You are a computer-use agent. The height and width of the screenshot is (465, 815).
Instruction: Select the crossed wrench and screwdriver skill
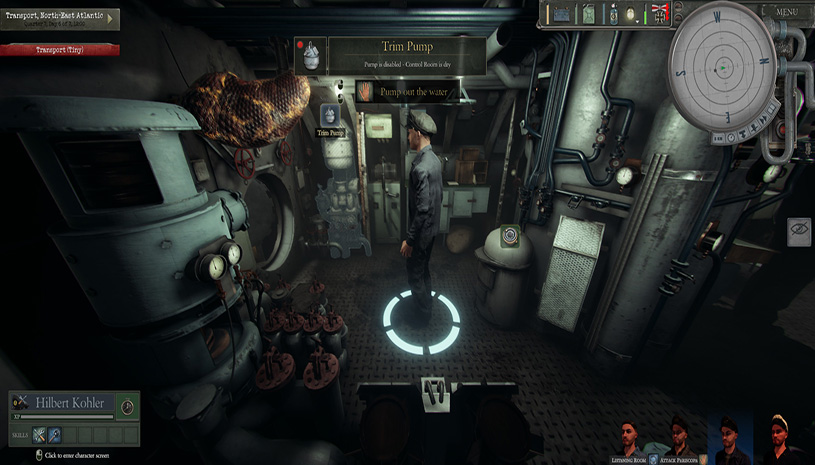coord(39,435)
